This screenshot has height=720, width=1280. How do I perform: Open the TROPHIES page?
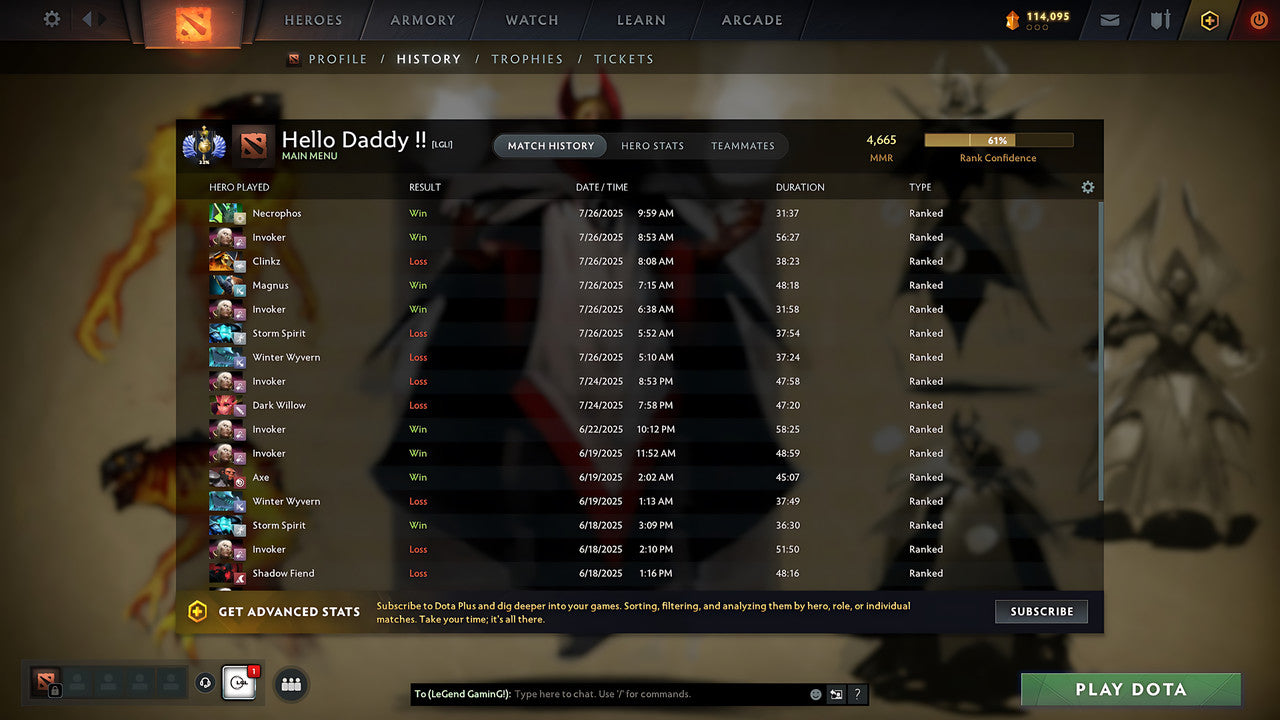pyautogui.click(x=527, y=59)
